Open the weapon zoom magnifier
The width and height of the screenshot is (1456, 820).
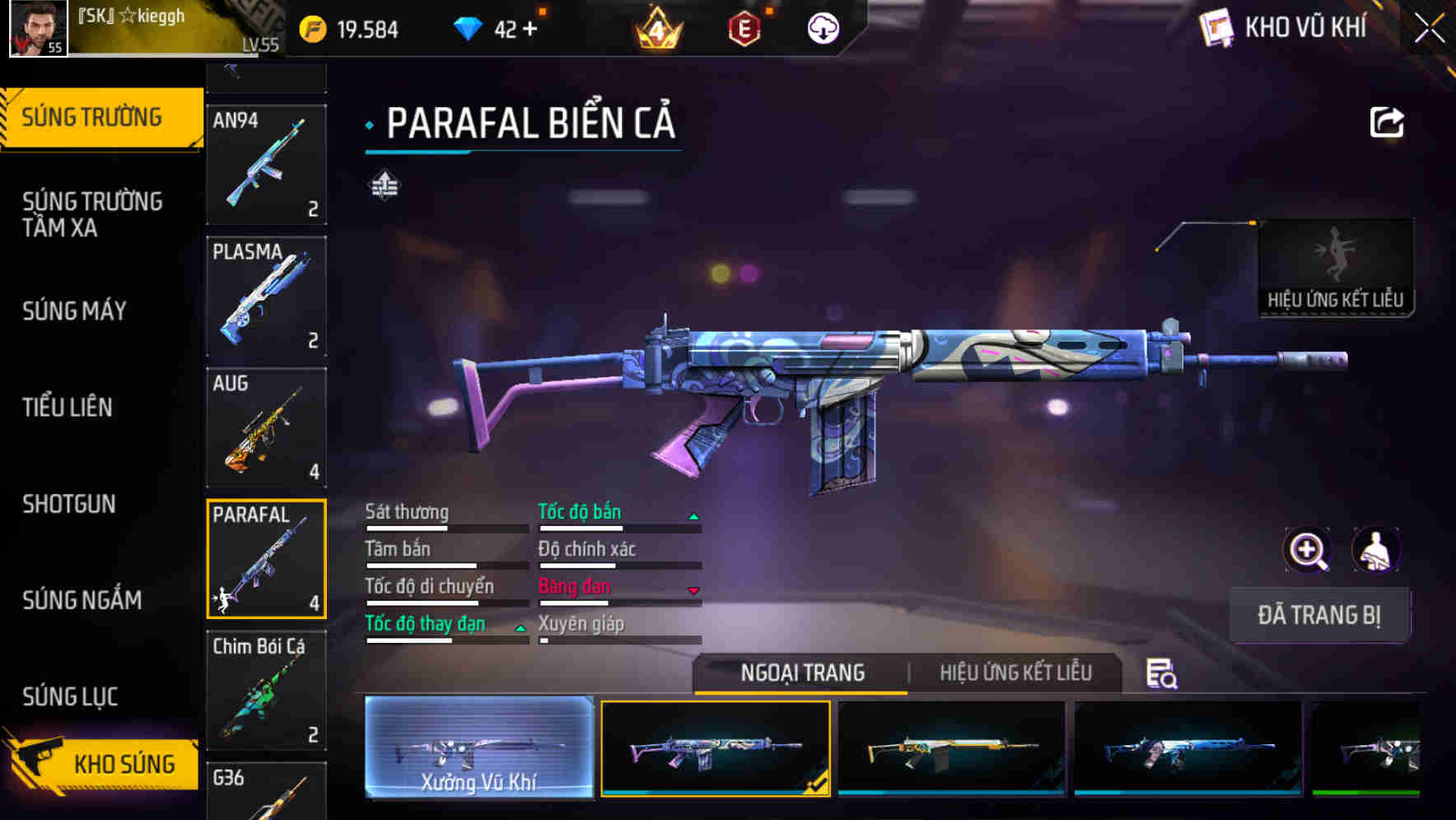1307,550
